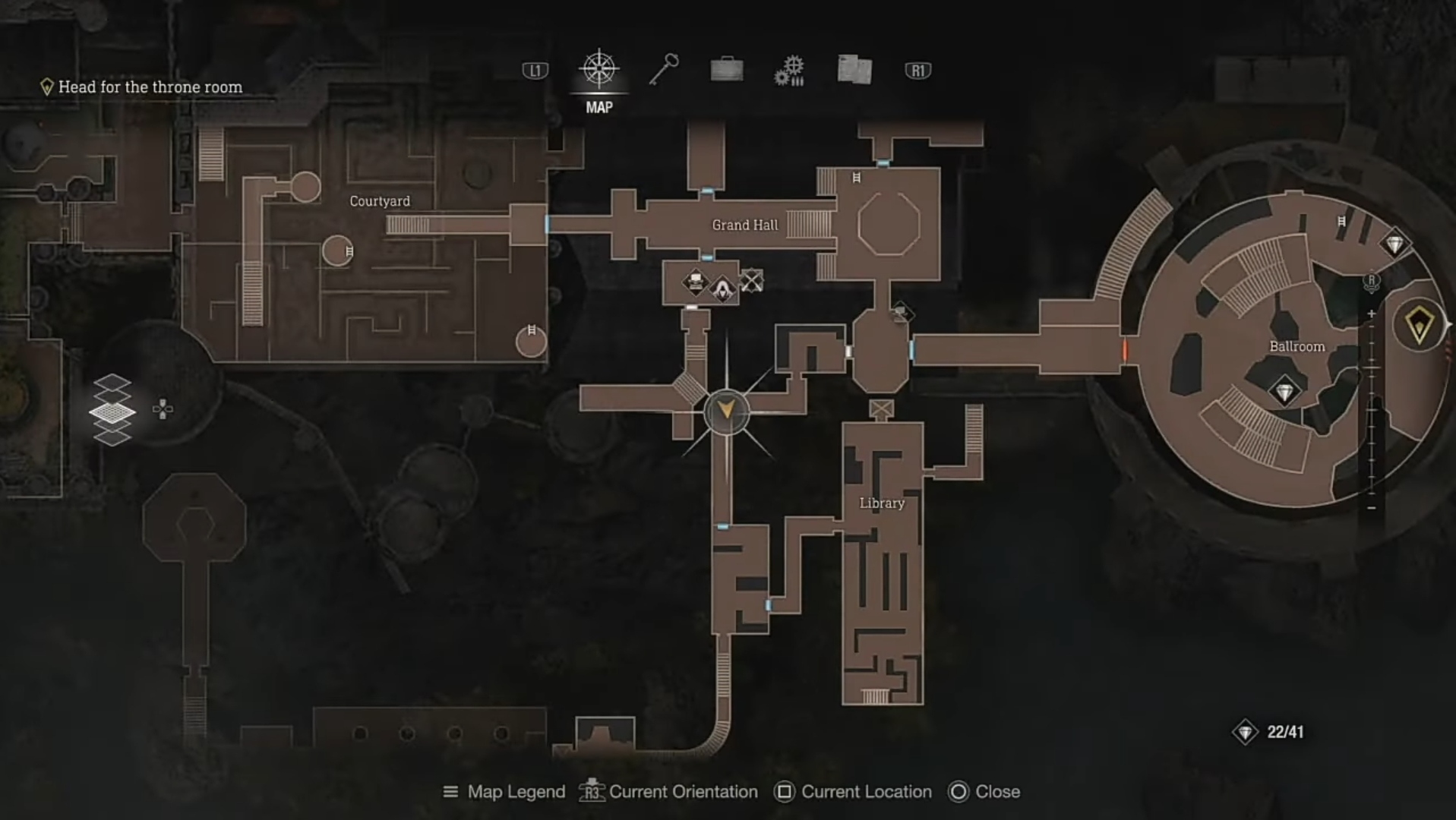Click the crossed-swords marker beside the merchant
Viewport: 1456px width, 820px height.
[x=751, y=281]
